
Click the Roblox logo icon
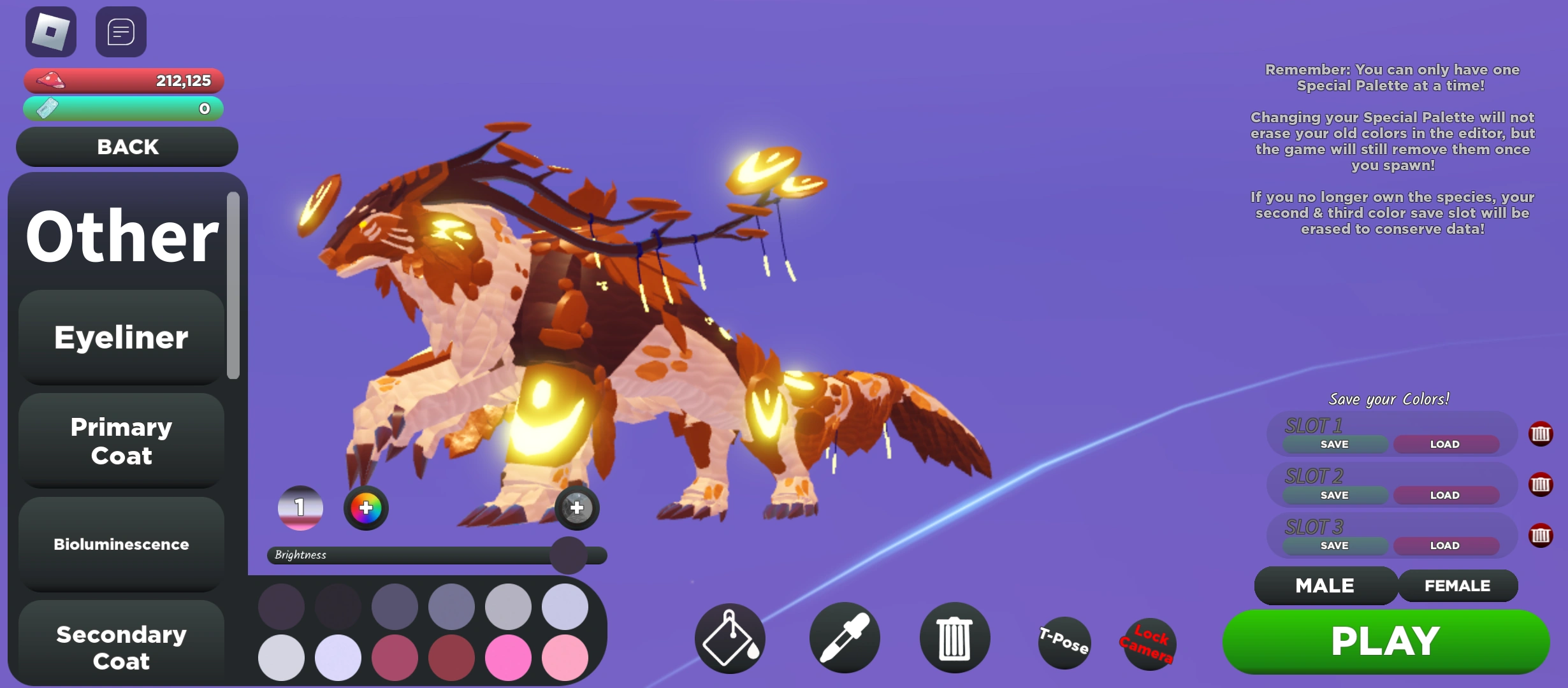point(50,31)
